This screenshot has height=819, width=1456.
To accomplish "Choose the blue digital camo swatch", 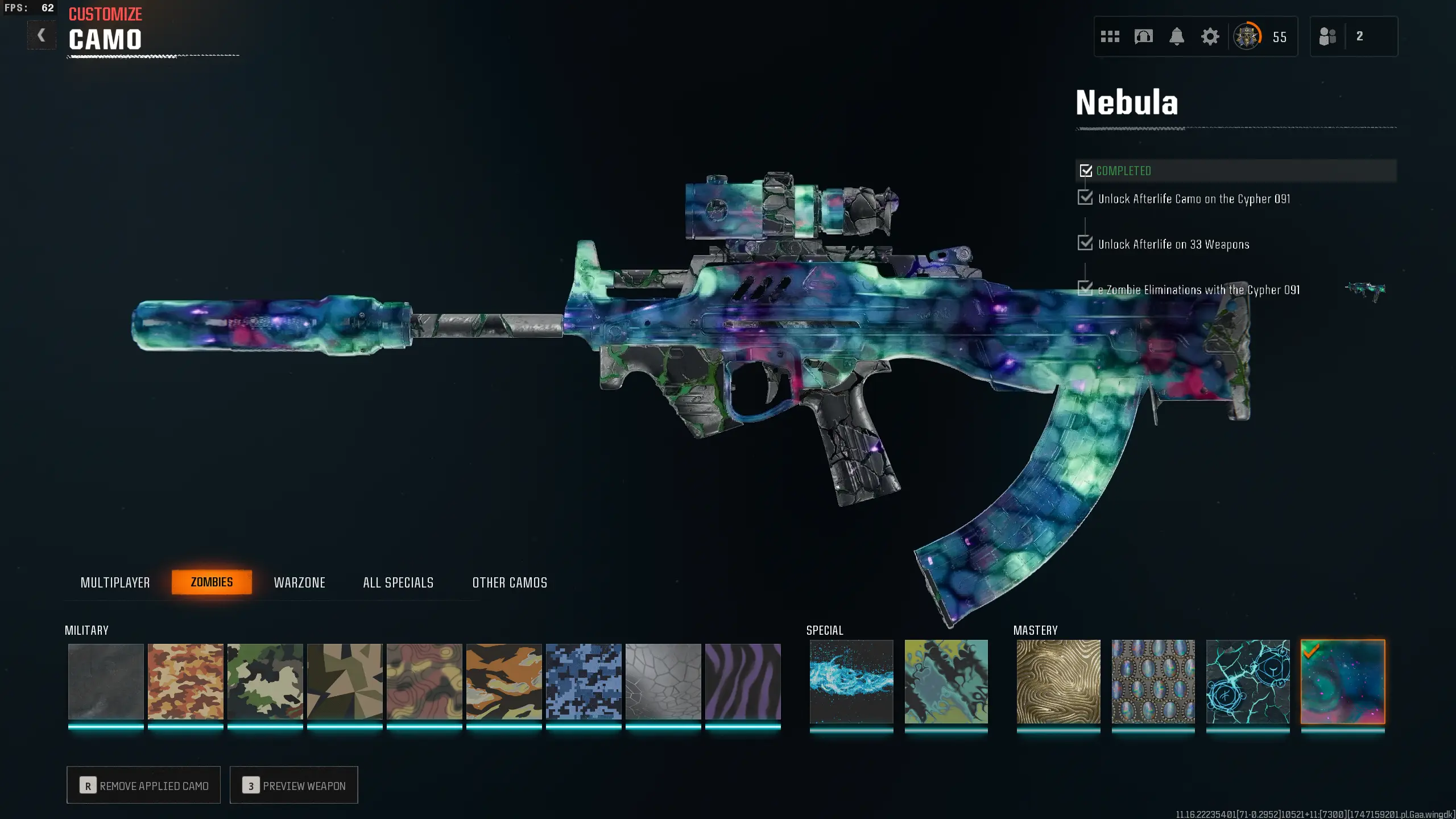I will click(584, 681).
